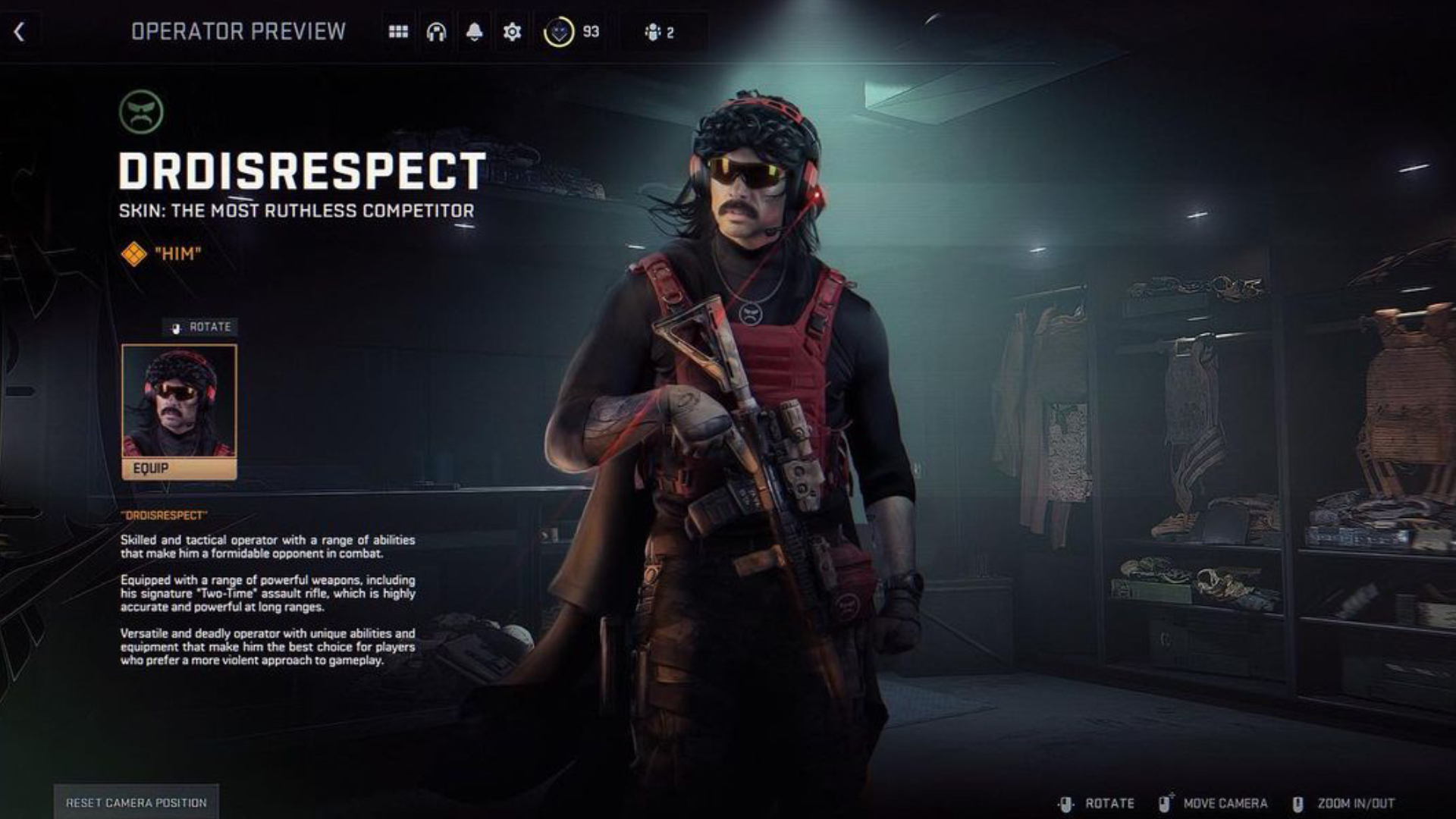Select the DrDisrespect skin thumbnail

click(179, 401)
